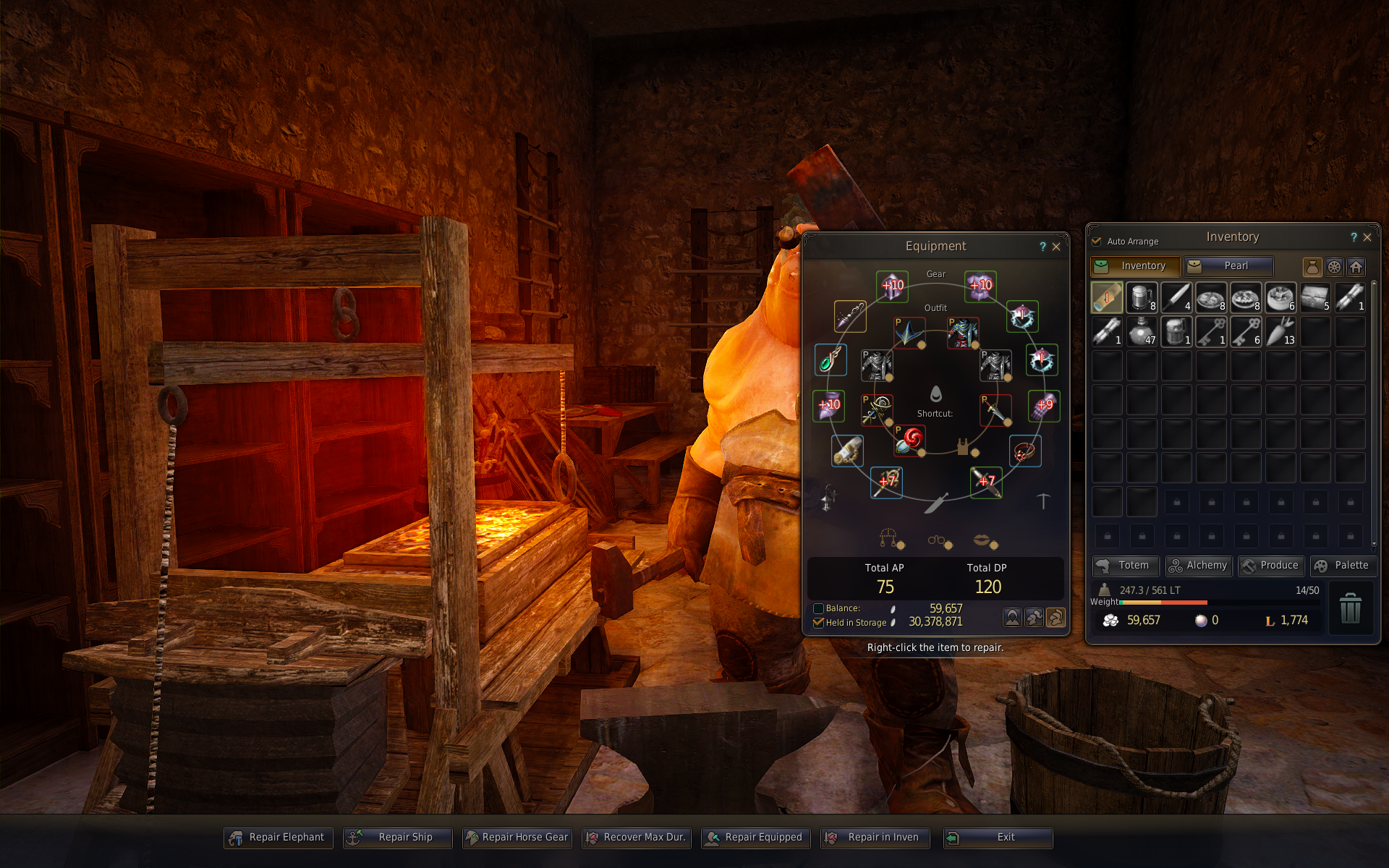Check the Balance silver option

(x=819, y=609)
